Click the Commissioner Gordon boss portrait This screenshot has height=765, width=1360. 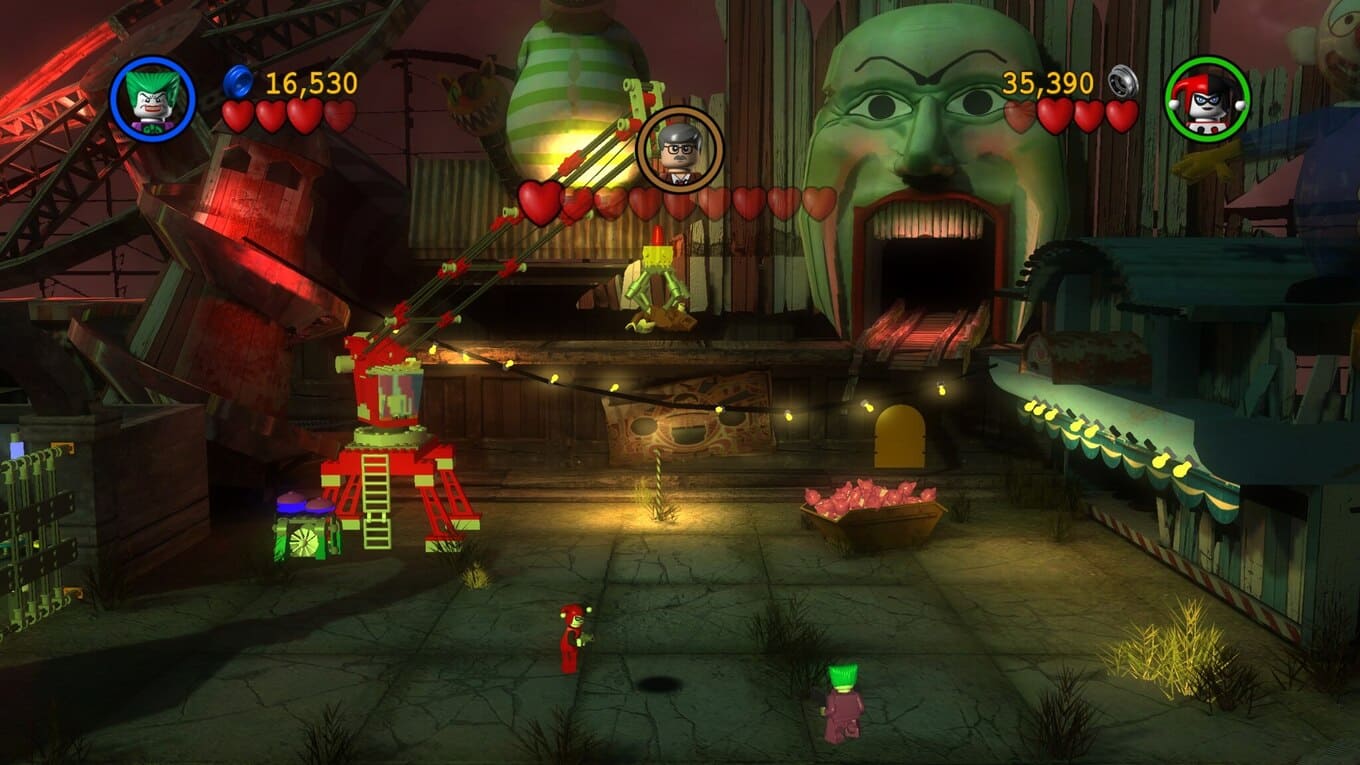679,150
